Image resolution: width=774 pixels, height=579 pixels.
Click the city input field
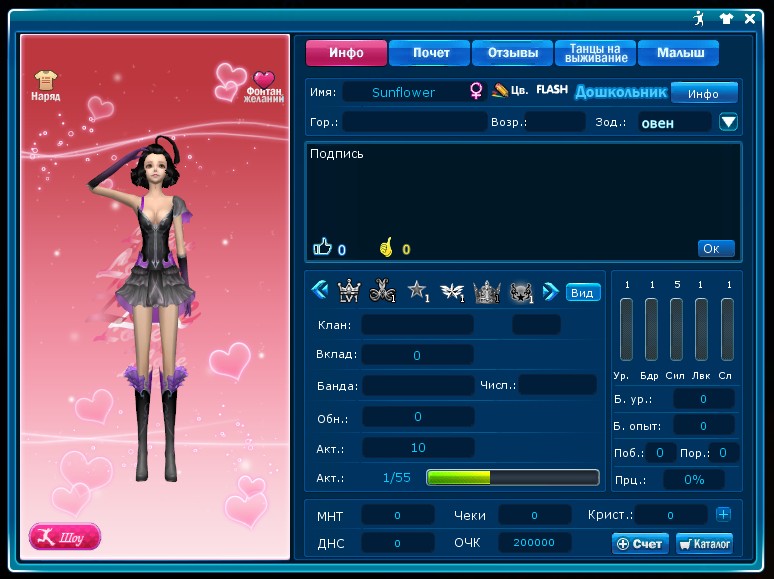[x=415, y=122]
